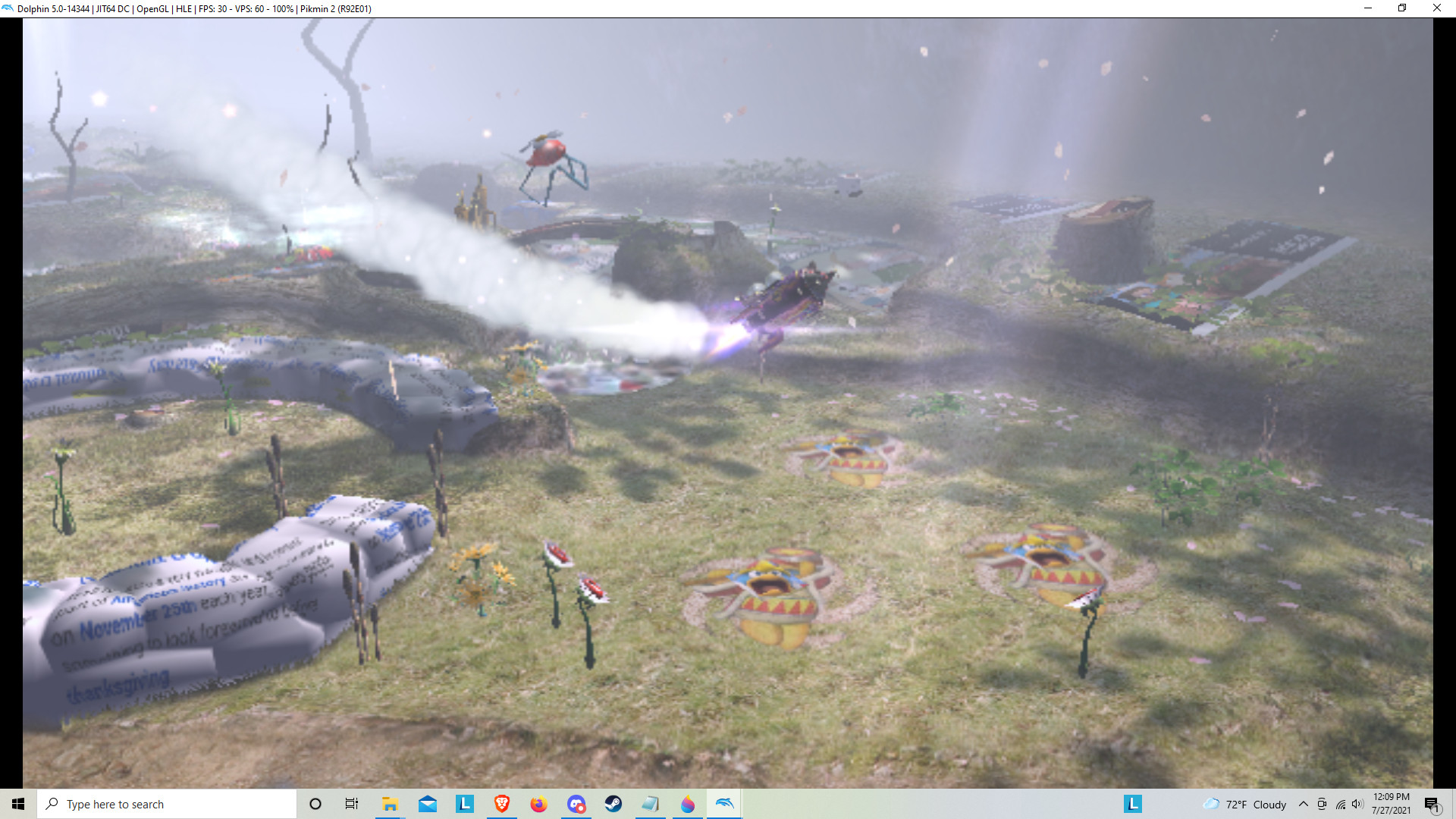Image resolution: width=1456 pixels, height=819 pixels.
Task: Open the notepad journal app from taskbar
Action: [650, 804]
